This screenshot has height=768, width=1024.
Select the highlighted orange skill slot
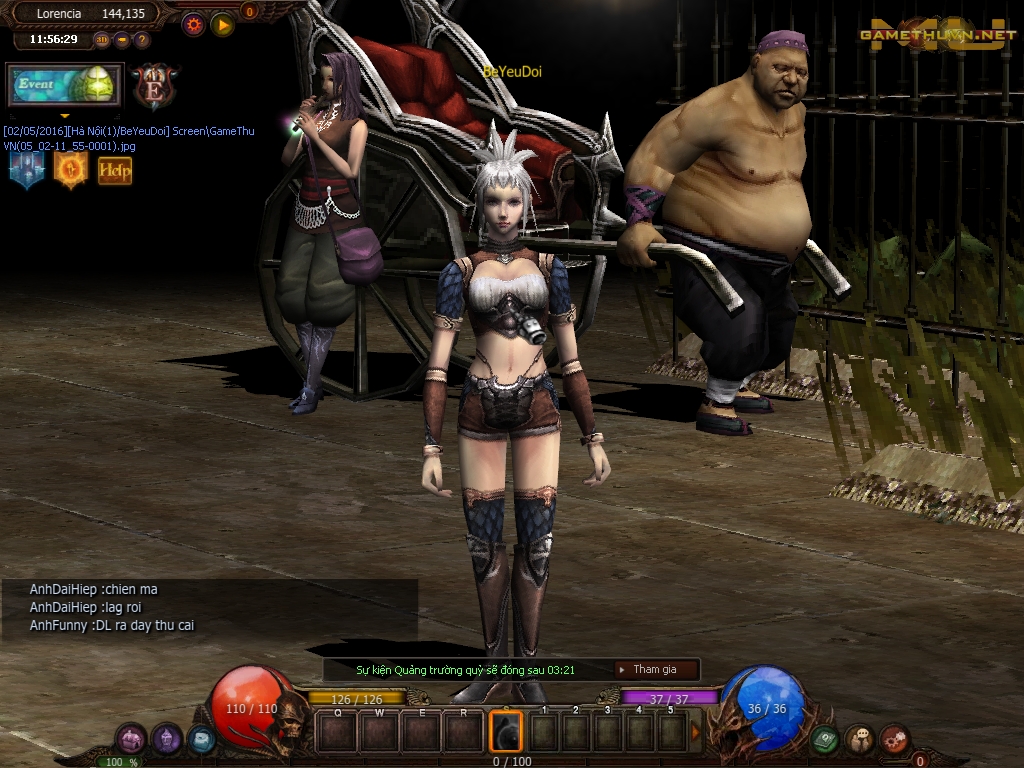(x=505, y=731)
